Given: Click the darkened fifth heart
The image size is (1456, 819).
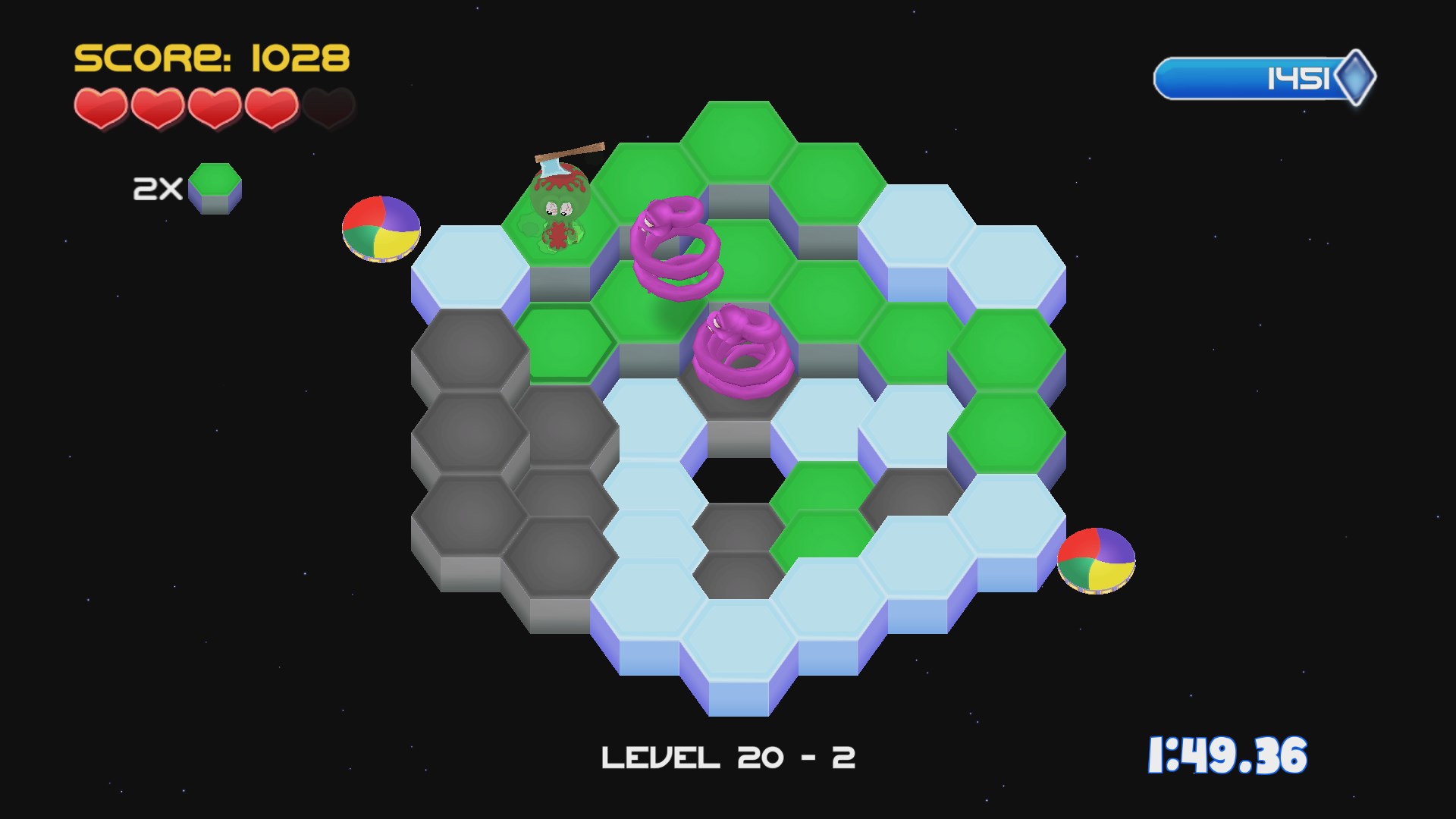Looking at the screenshot, I should coord(328,108).
